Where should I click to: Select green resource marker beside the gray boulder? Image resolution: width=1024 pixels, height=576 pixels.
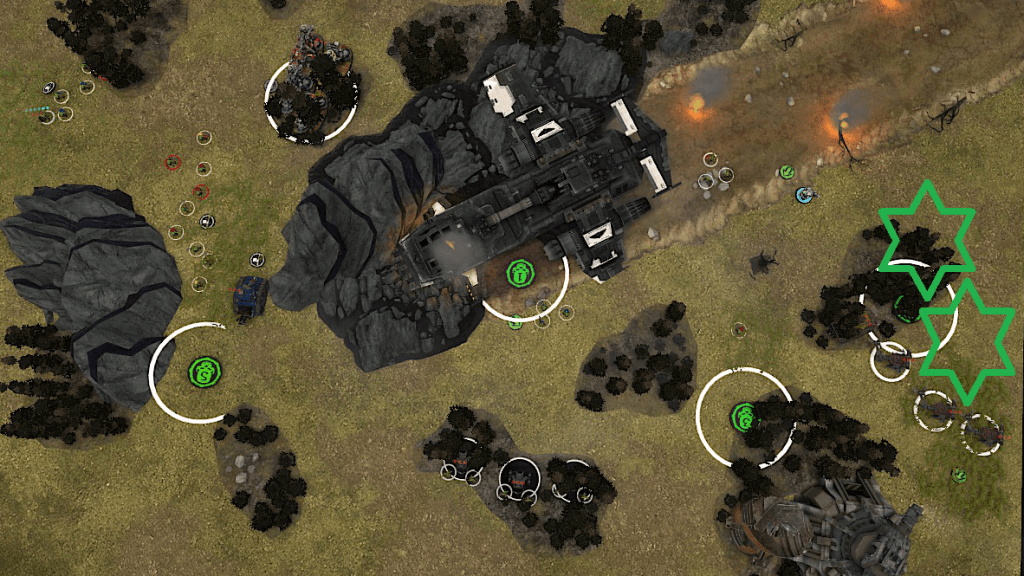pyautogui.click(x=203, y=373)
